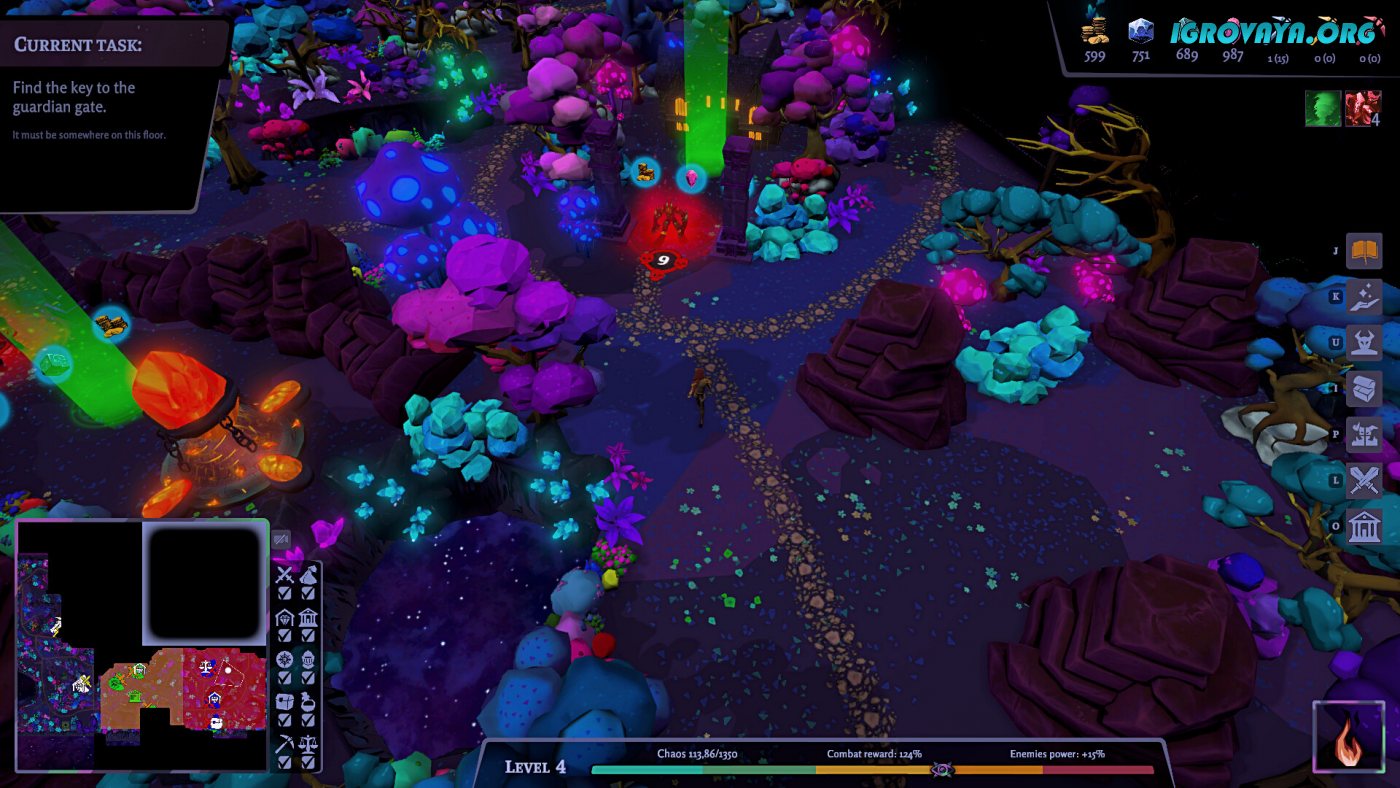
Task: Toggle the potion flask map filter checkbox
Action: (x=309, y=720)
